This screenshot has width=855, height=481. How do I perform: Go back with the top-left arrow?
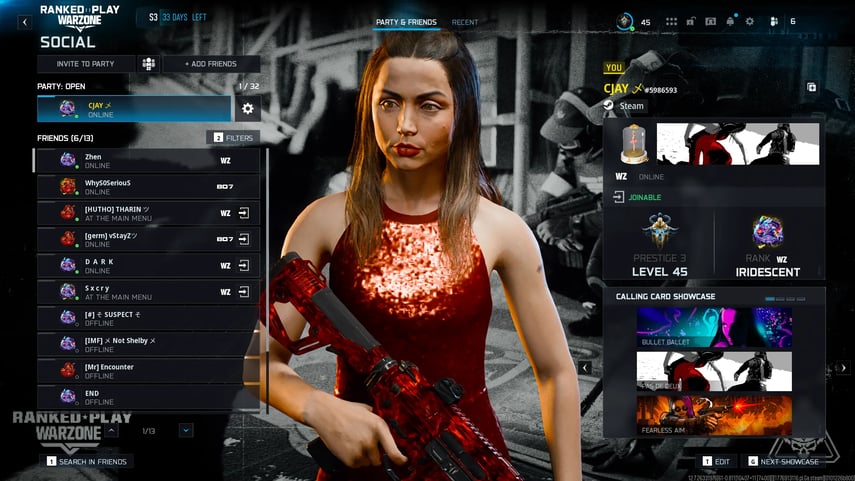pyautogui.click(x=25, y=22)
